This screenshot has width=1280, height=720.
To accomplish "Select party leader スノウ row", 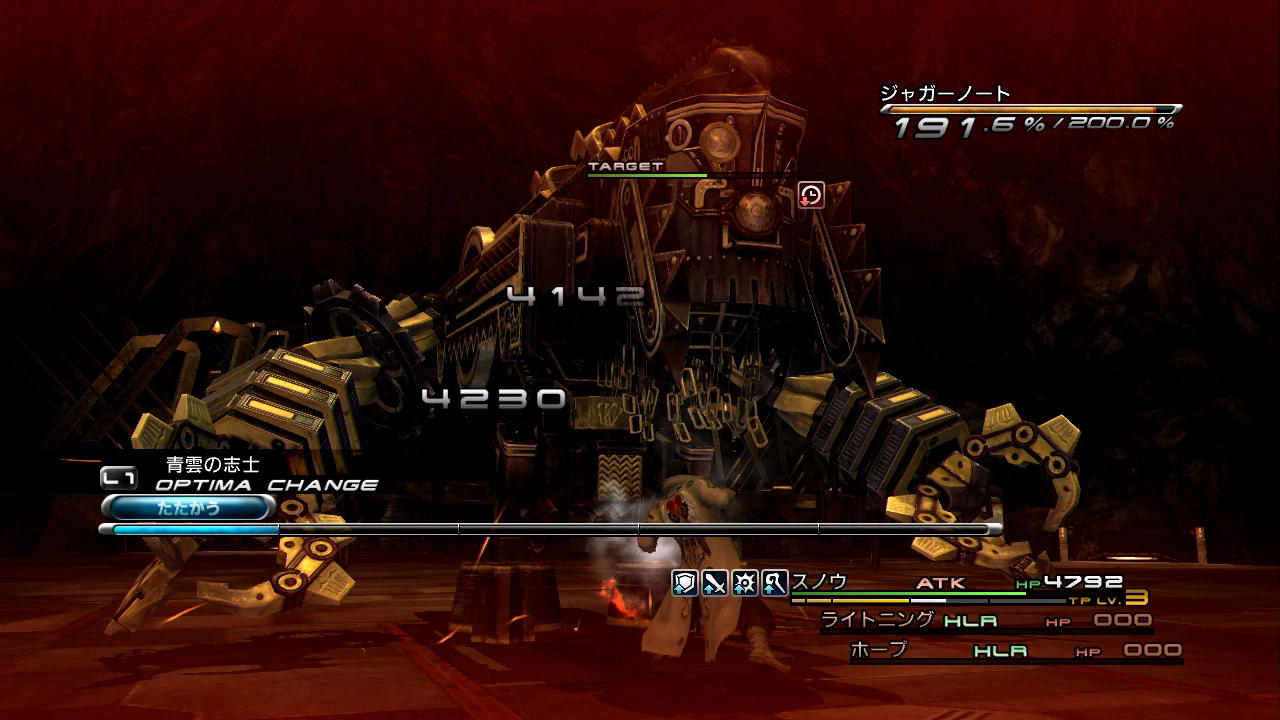I will click(x=960, y=584).
